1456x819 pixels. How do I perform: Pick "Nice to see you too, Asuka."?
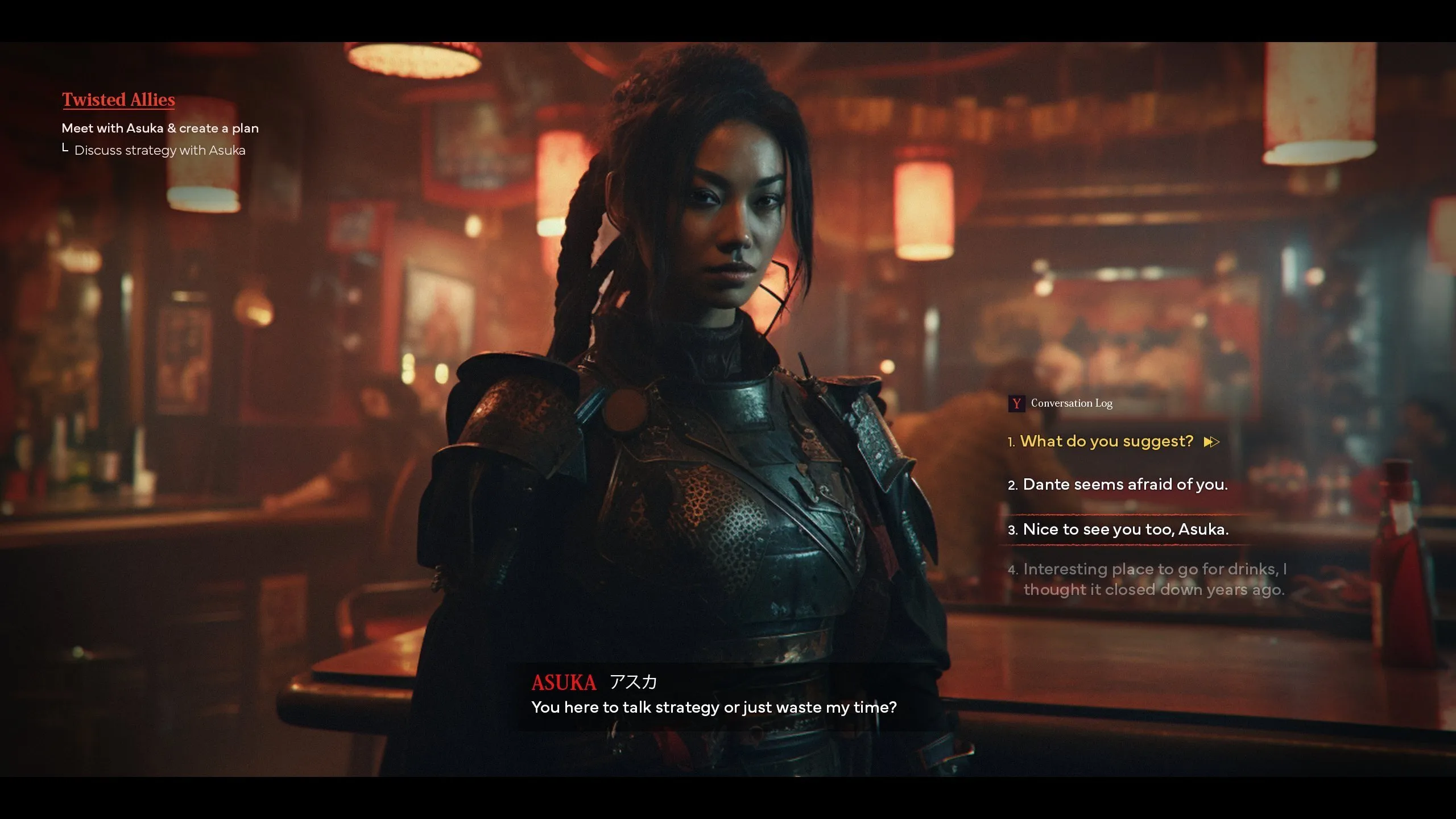point(1125,530)
